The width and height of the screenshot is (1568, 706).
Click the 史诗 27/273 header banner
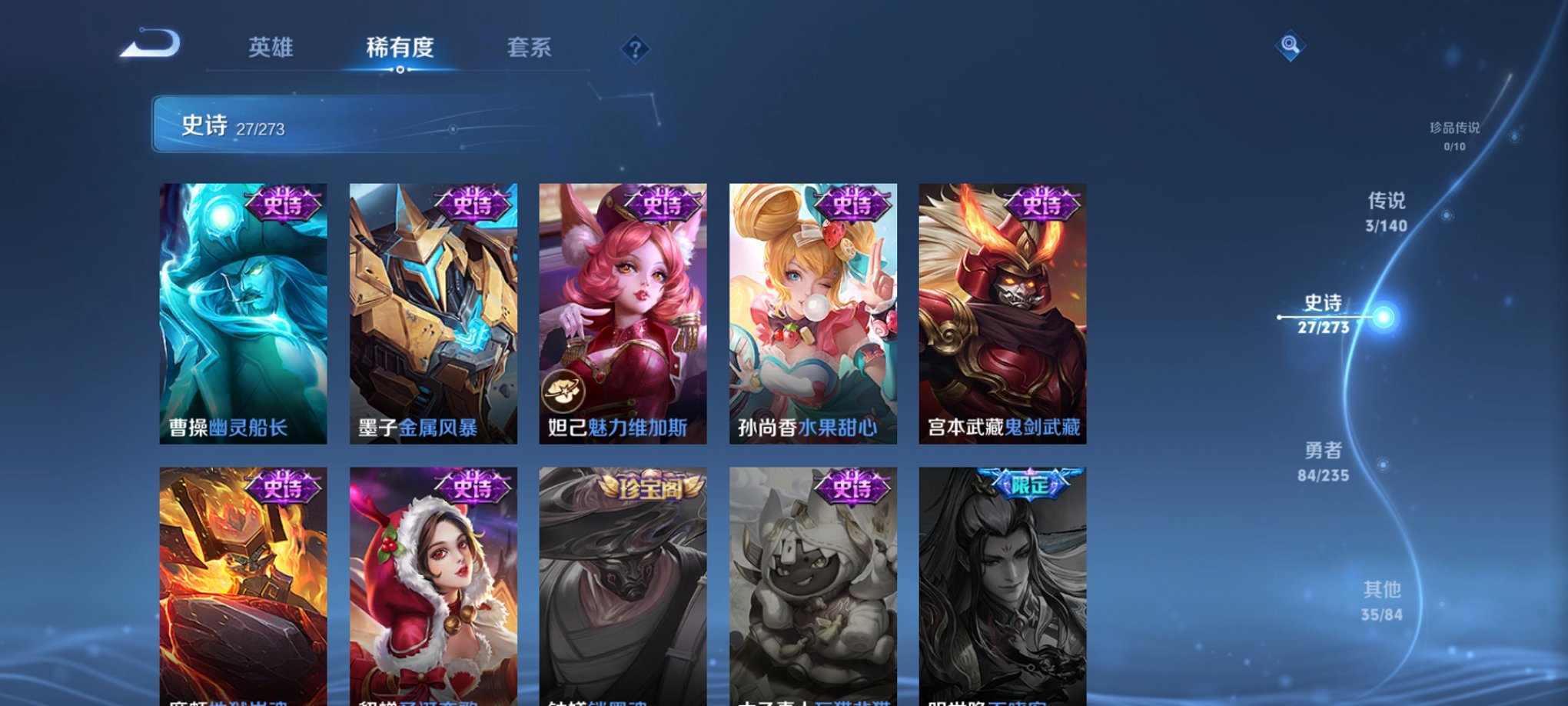pos(307,127)
